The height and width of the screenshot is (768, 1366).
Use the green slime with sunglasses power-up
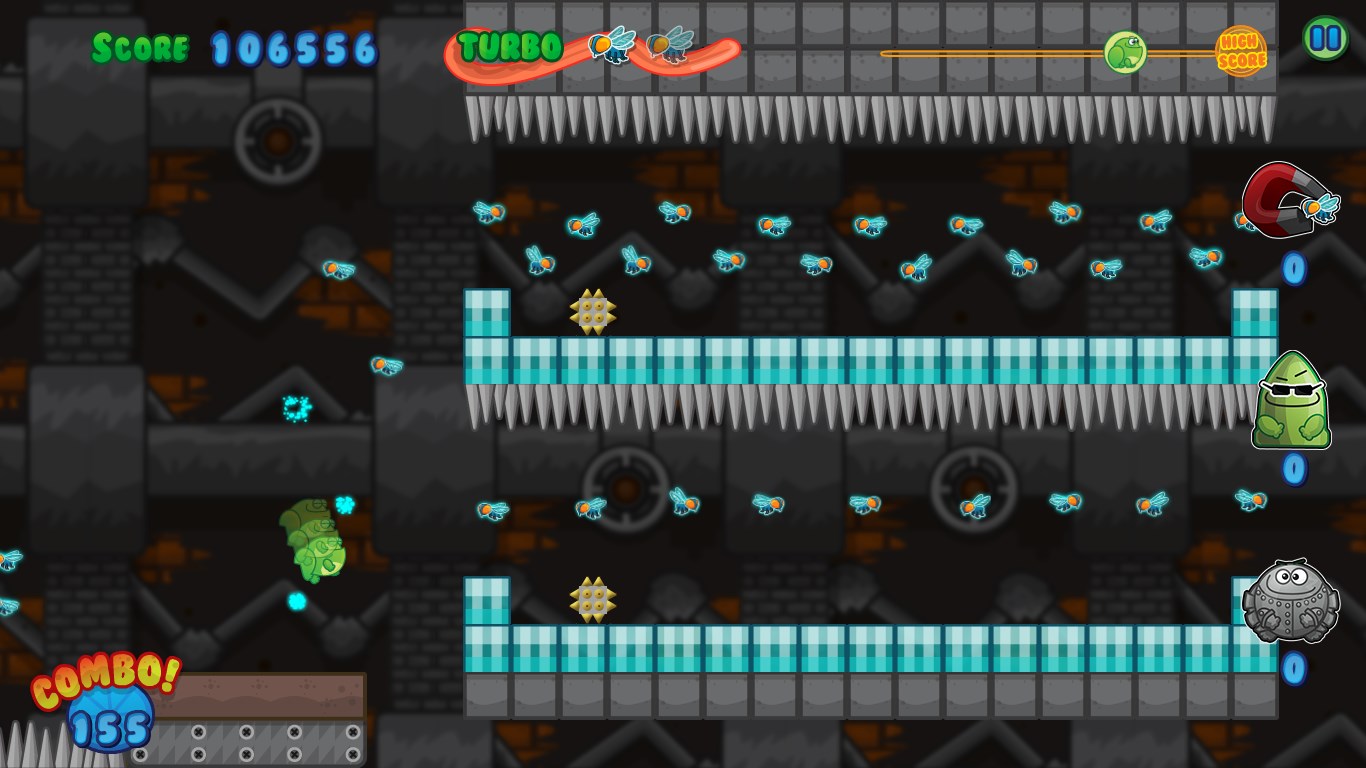[1291, 401]
